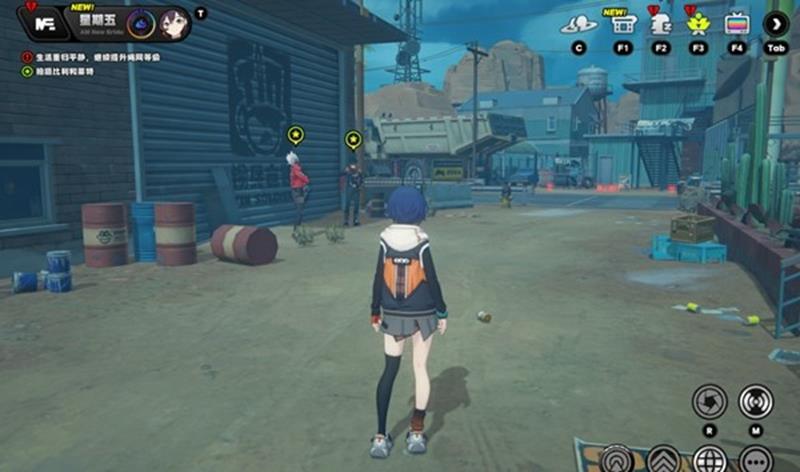This screenshot has width=800, height=472.
Task: Open the yellow-green leaf emblem menu
Action: point(698,24)
